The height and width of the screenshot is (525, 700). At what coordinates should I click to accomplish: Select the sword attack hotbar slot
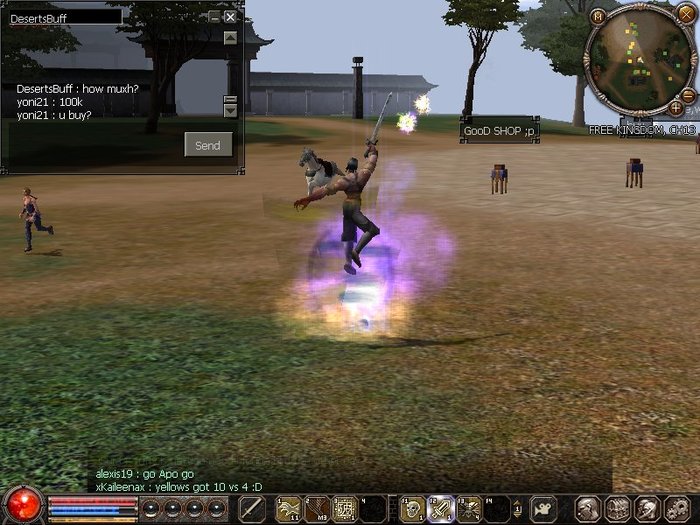pyautogui.click(x=252, y=508)
